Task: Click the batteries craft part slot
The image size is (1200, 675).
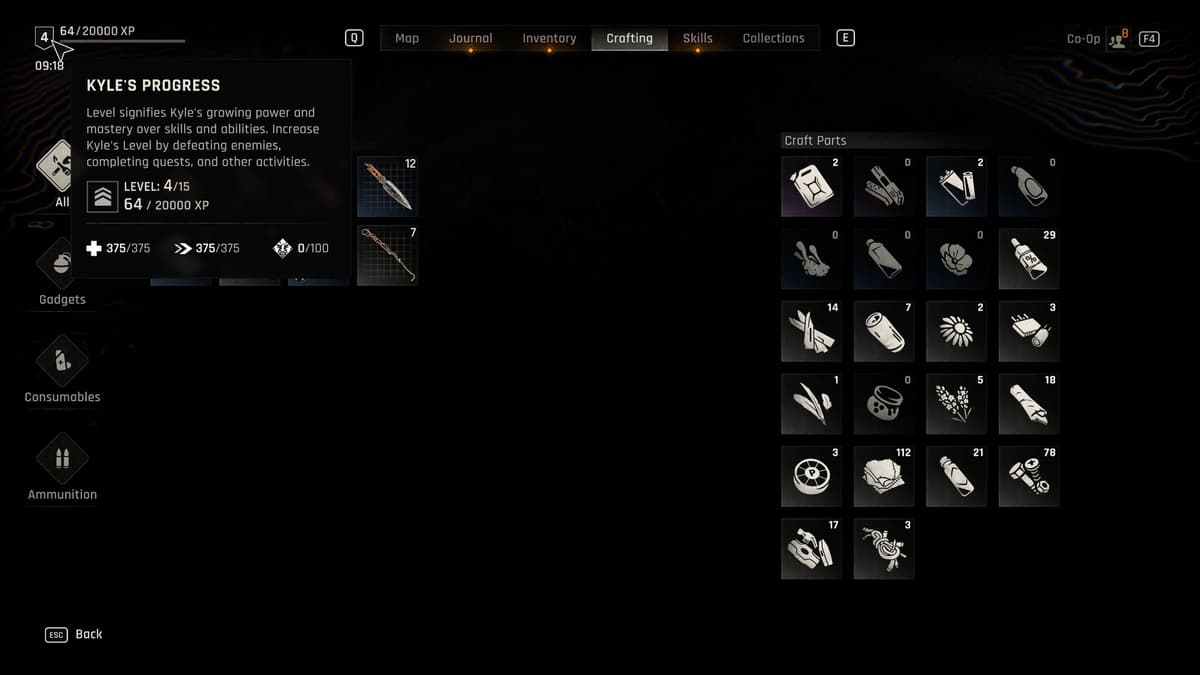Action: click(956, 186)
